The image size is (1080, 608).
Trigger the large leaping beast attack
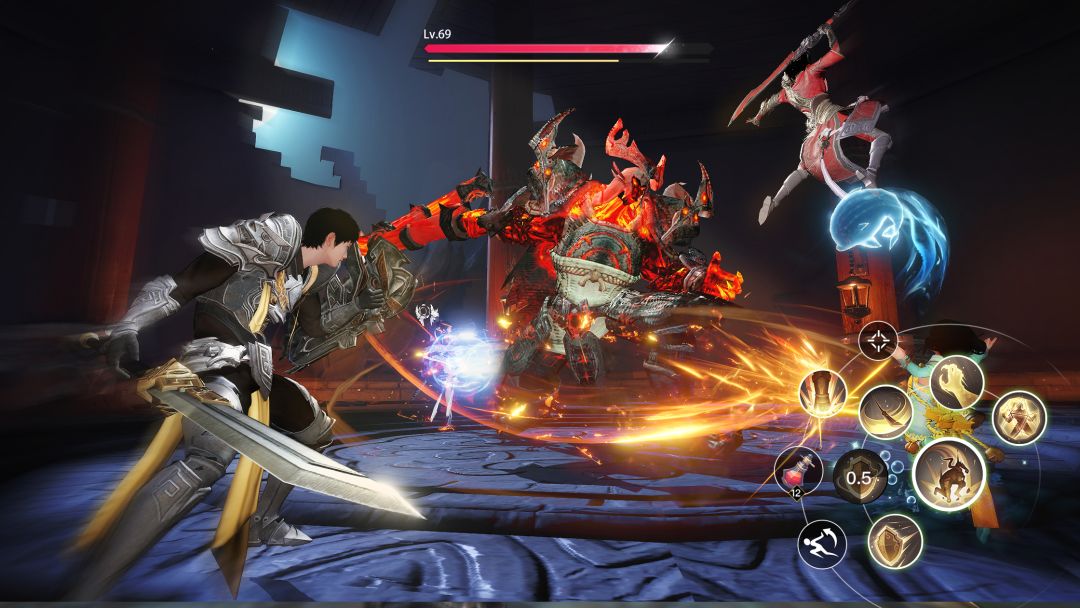coord(949,474)
